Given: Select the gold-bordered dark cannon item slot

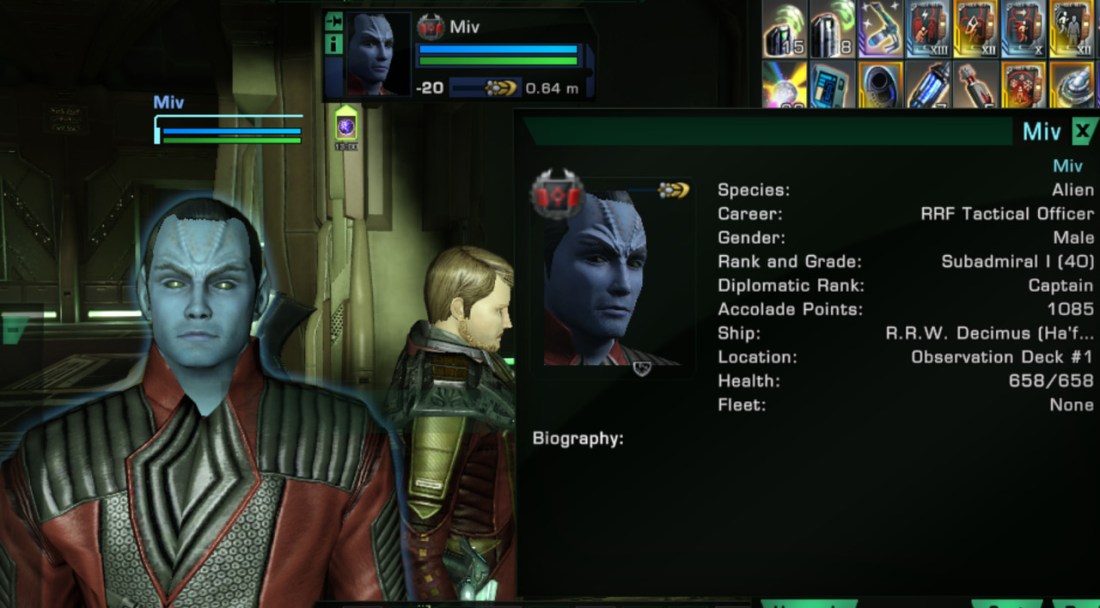Looking at the screenshot, I should click(881, 84).
